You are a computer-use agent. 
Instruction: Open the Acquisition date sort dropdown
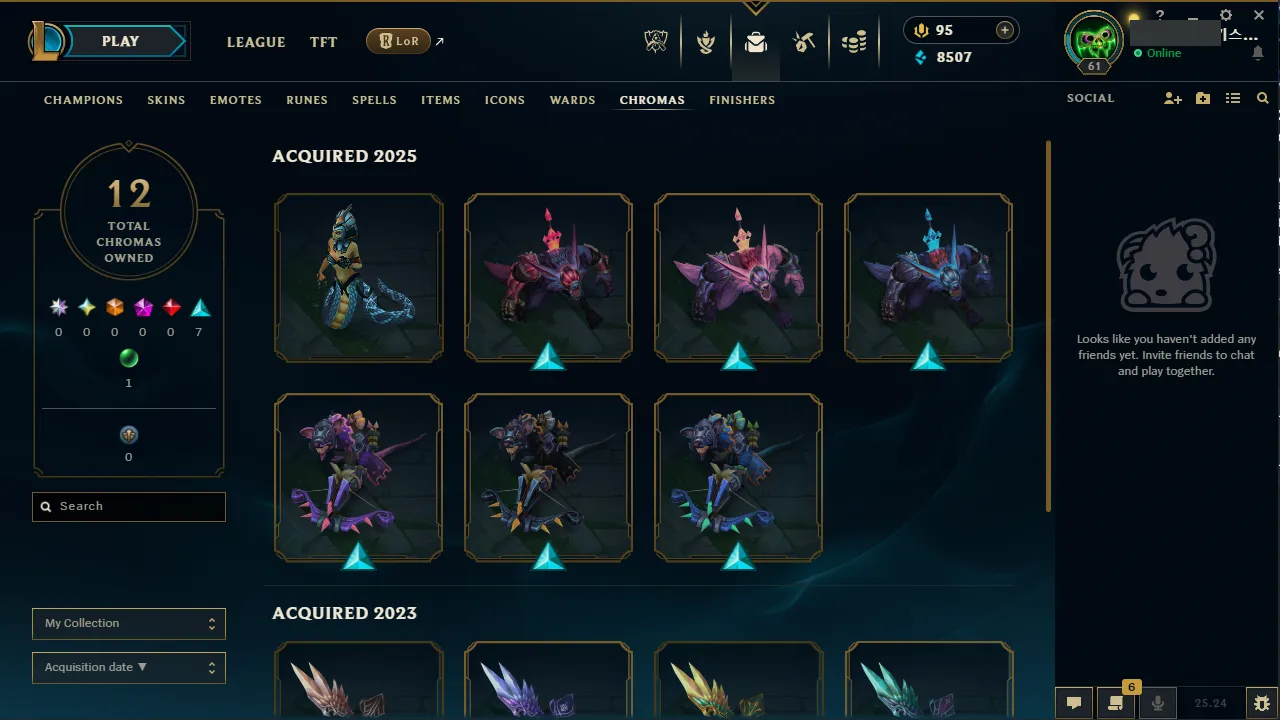click(x=128, y=667)
